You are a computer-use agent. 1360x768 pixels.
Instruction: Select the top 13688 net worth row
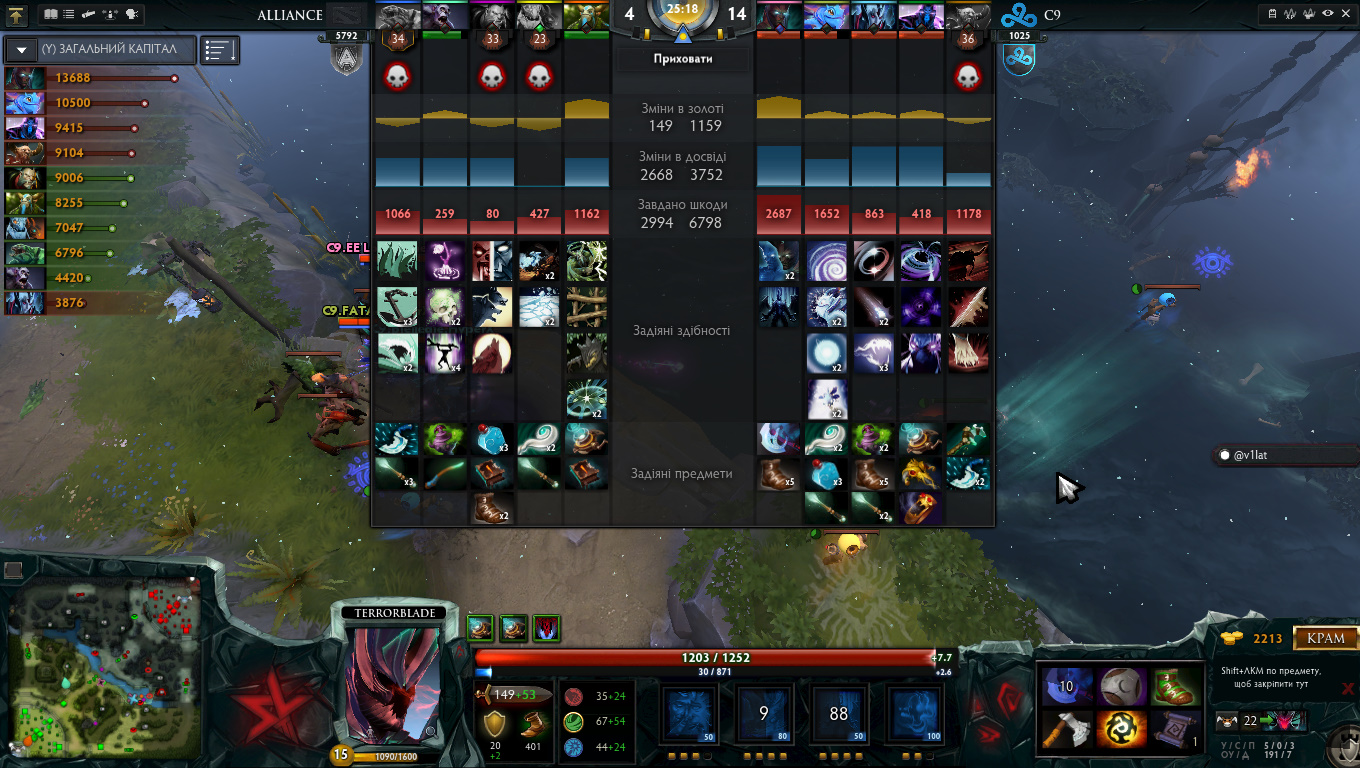point(90,78)
